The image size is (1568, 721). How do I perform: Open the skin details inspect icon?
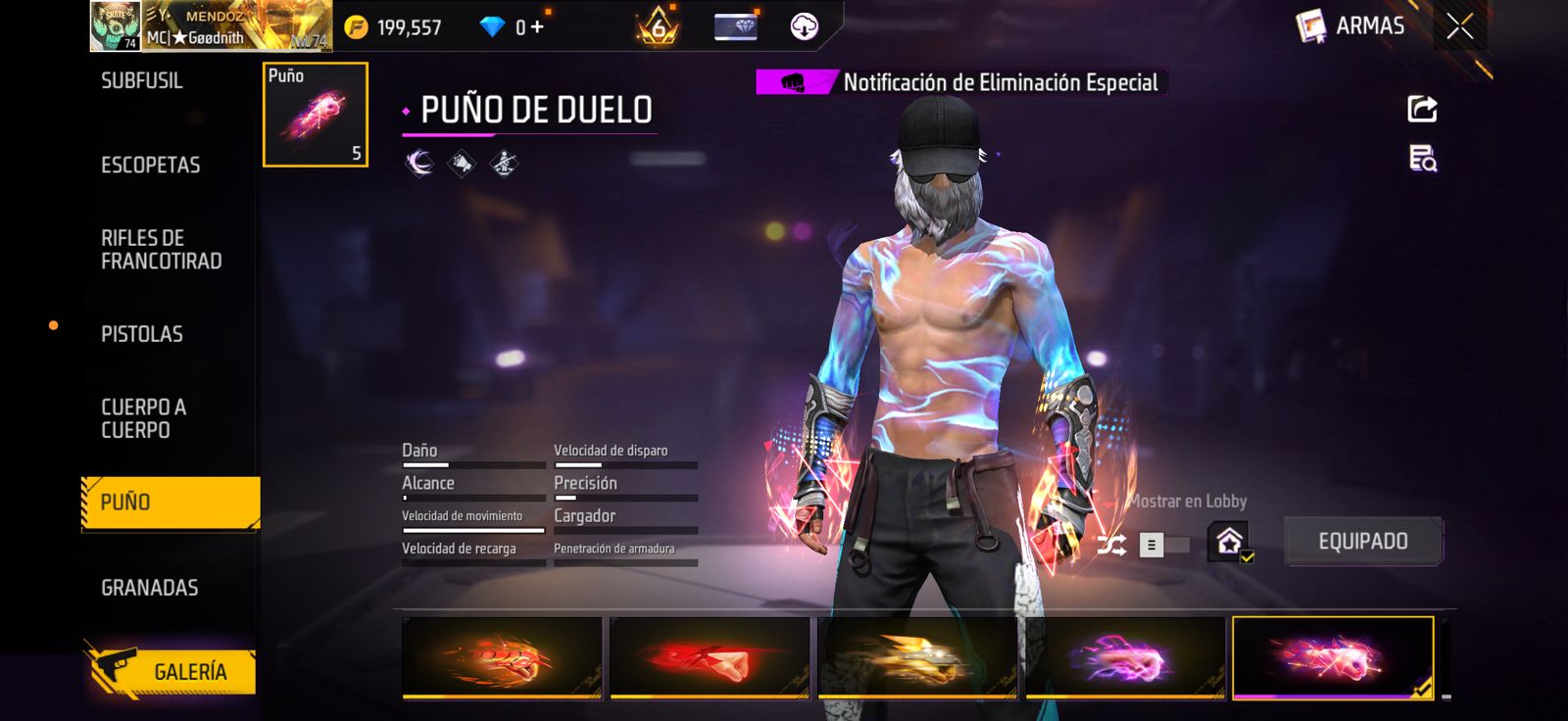pos(1422,158)
